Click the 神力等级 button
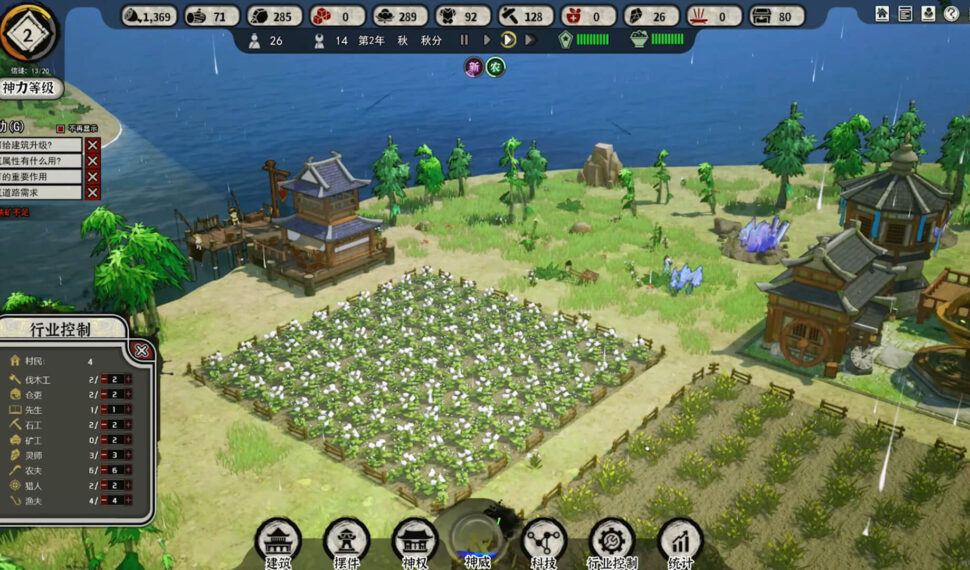This screenshot has width=970, height=570. (31, 89)
